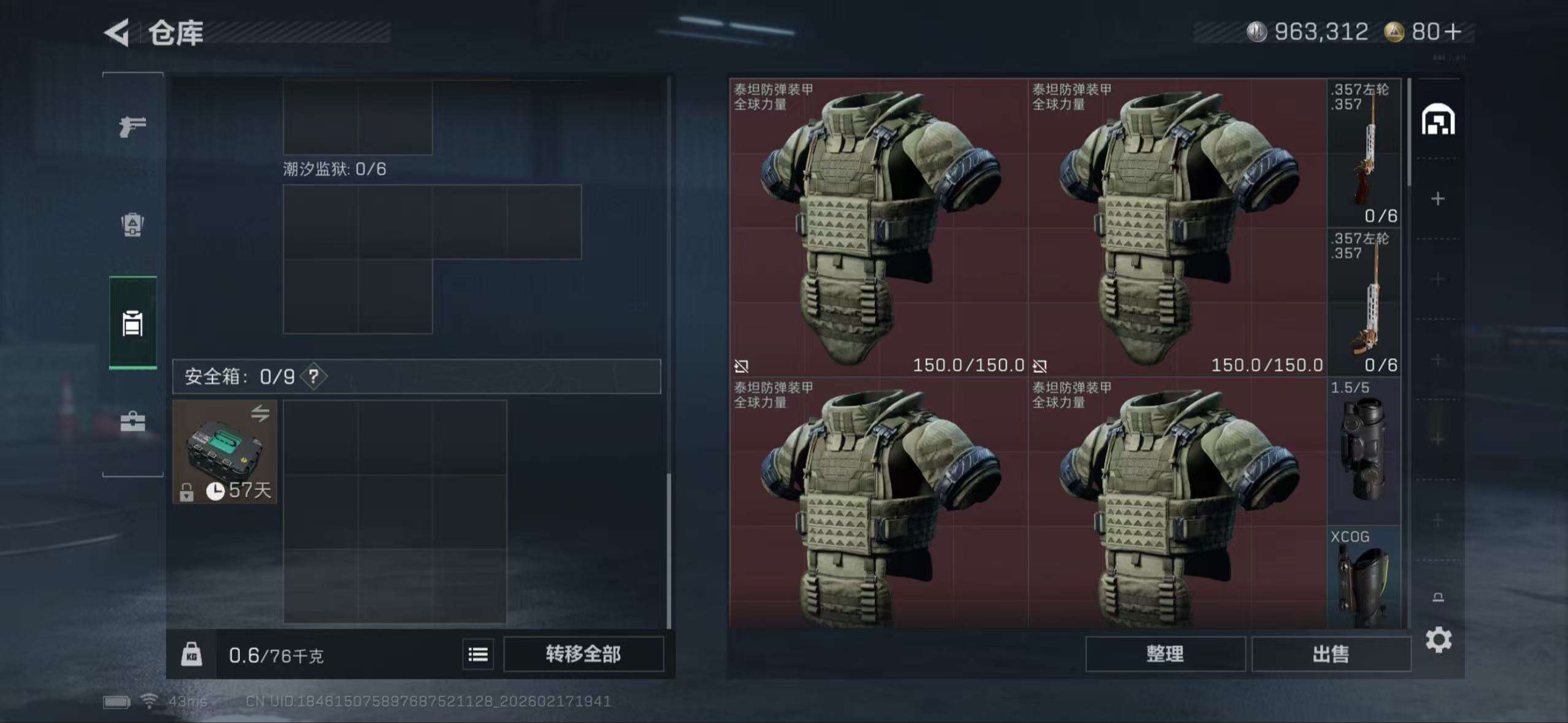This screenshot has width=1568, height=723.
Task: Open the backpack tab
Action: 133,224
